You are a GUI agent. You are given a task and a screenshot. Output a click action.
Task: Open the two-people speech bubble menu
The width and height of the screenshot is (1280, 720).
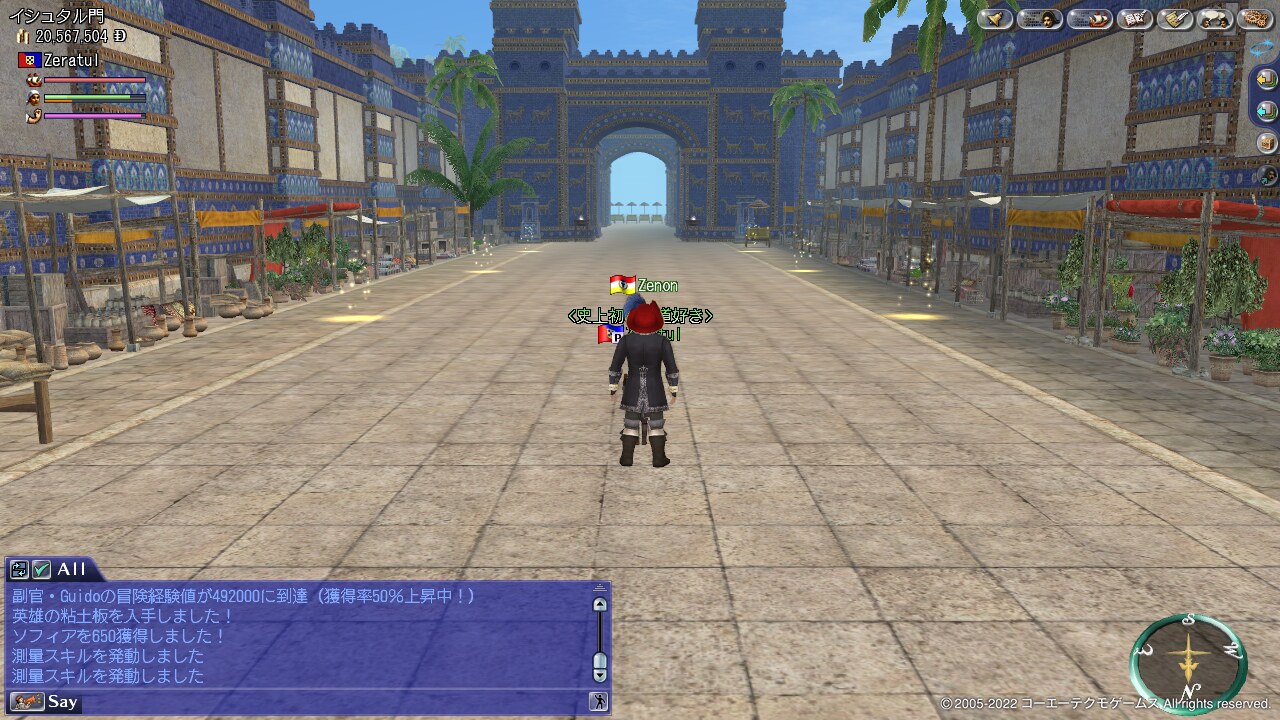[1215, 19]
